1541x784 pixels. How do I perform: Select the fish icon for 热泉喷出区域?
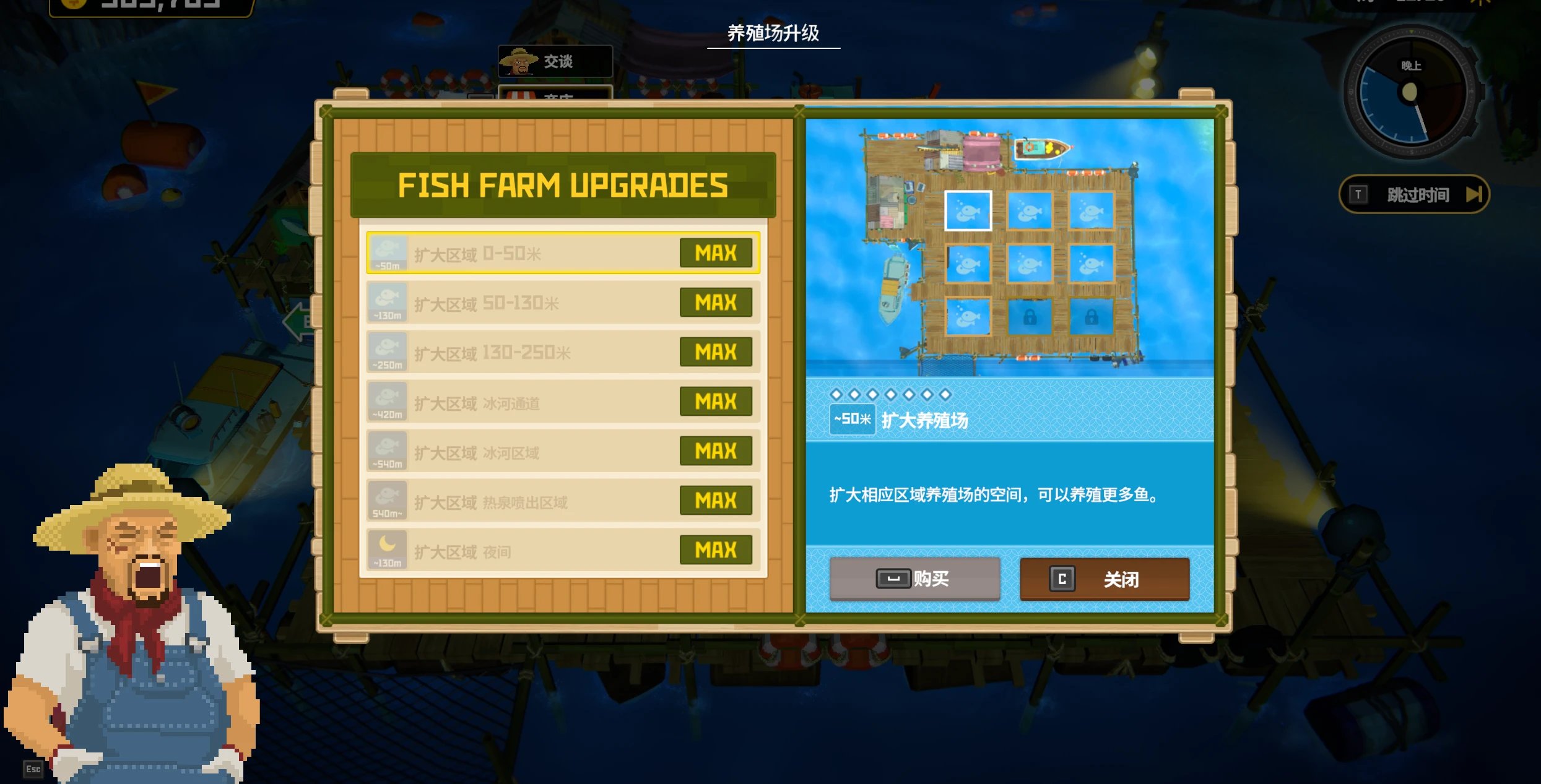click(388, 500)
